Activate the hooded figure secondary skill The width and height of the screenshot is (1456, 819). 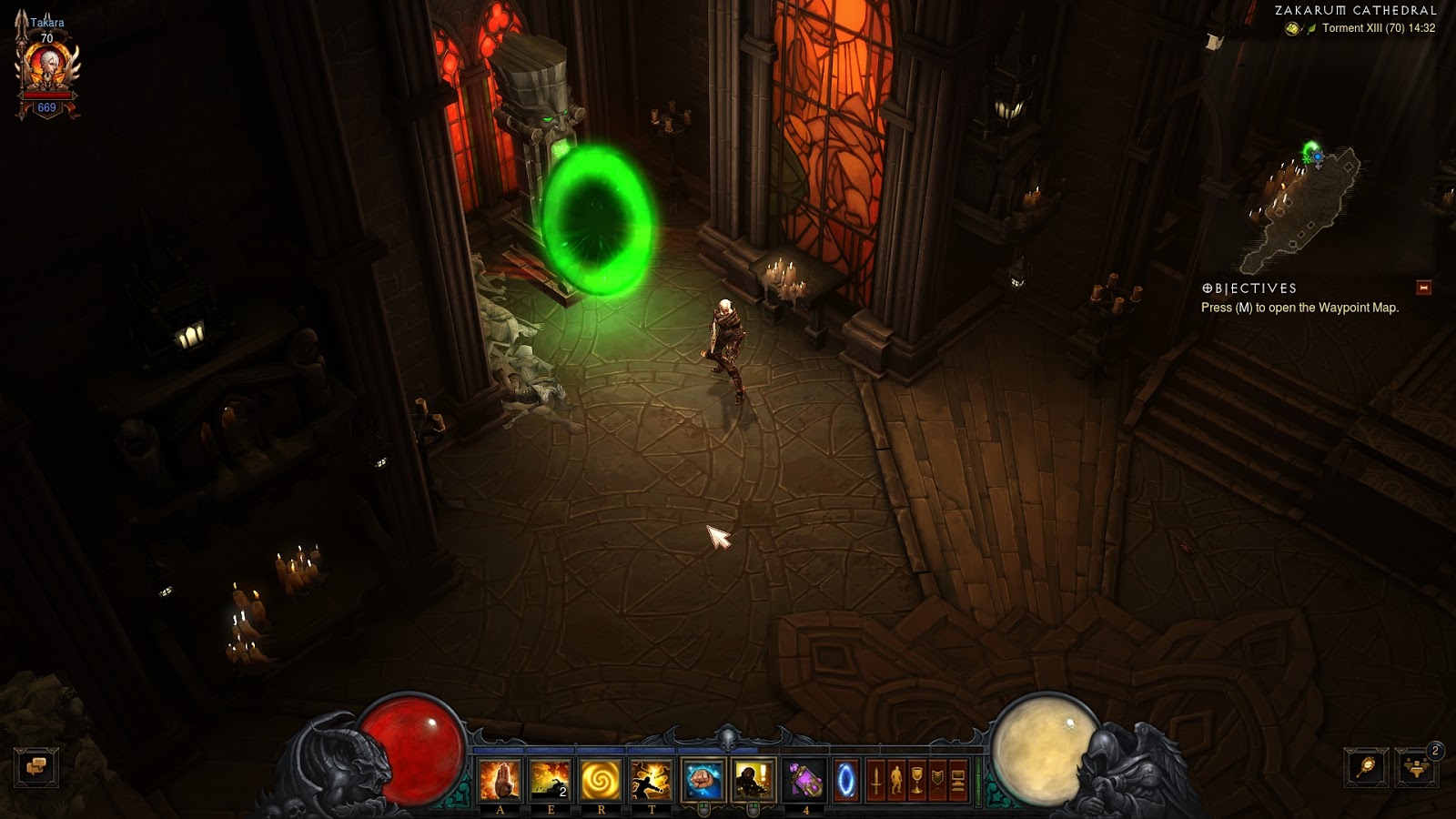click(x=753, y=780)
